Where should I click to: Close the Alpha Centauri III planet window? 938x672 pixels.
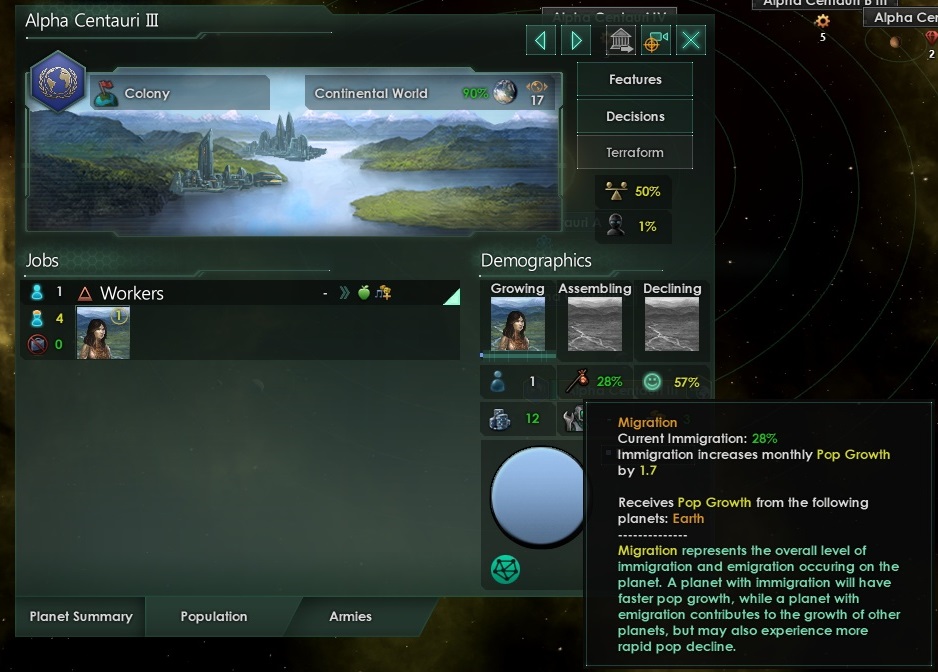coord(691,40)
